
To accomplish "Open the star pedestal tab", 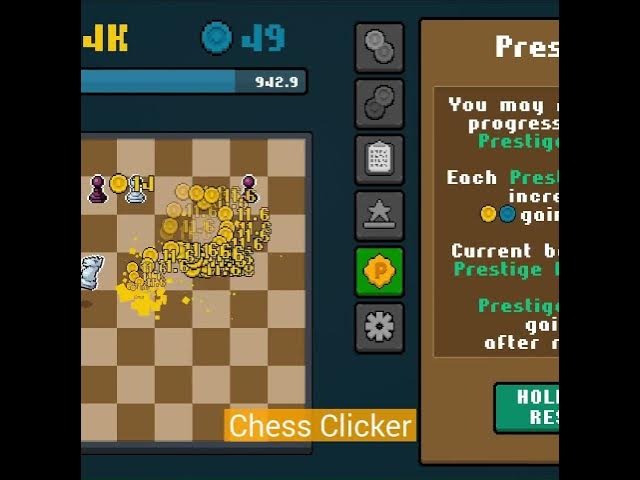I will coord(380,215).
